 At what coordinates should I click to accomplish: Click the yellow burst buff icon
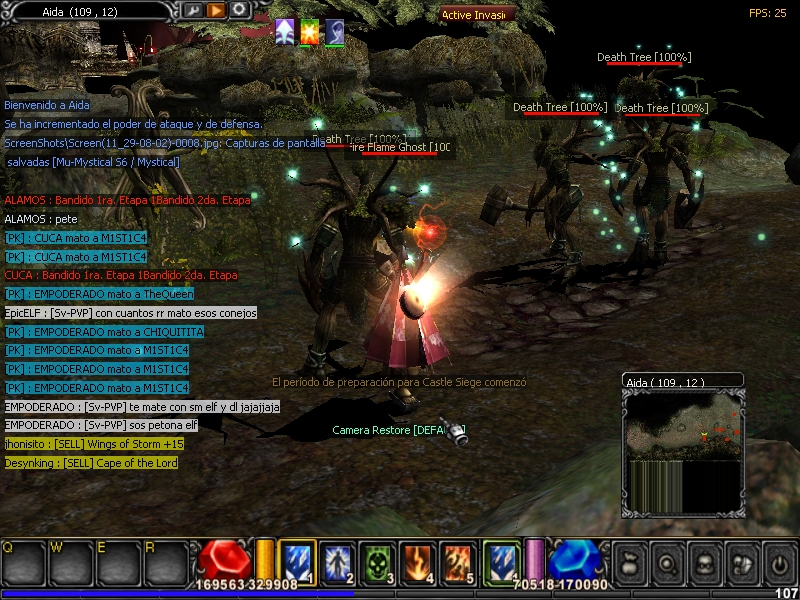point(310,31)
